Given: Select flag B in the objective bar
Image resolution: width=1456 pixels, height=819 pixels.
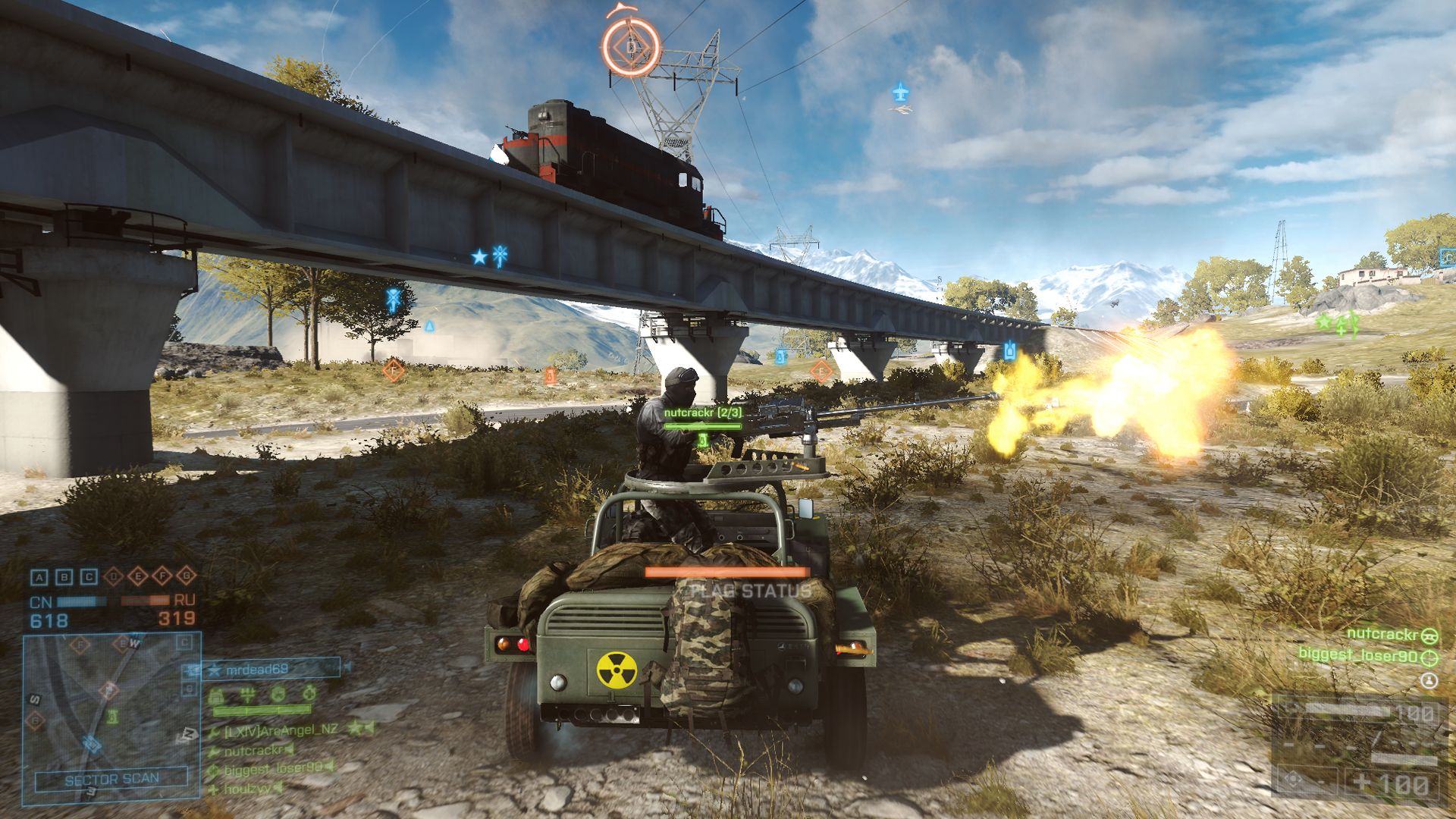Looking at the screenshot, I should coord(64,577).
